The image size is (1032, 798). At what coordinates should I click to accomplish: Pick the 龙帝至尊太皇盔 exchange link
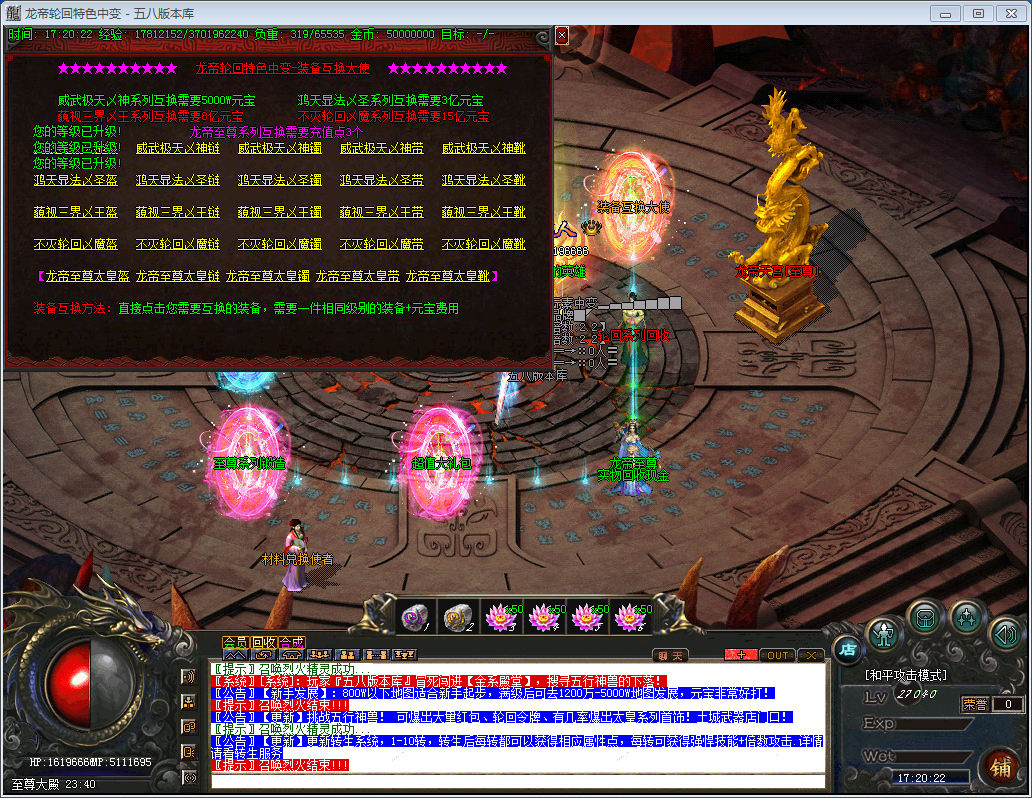[84, 276]
